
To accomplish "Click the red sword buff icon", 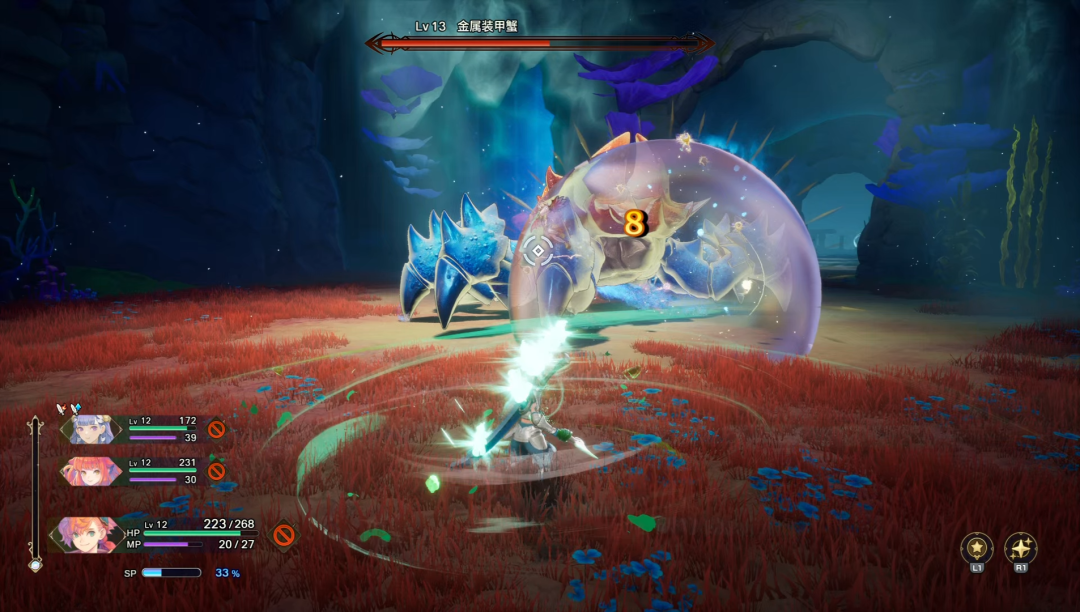I will tap(63, 408).
